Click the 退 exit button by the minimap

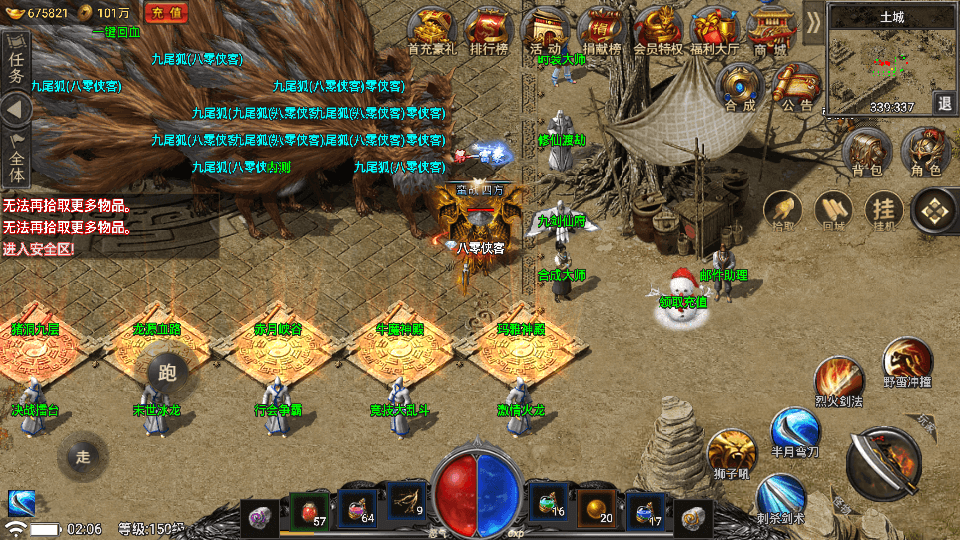tap(944, 103)
